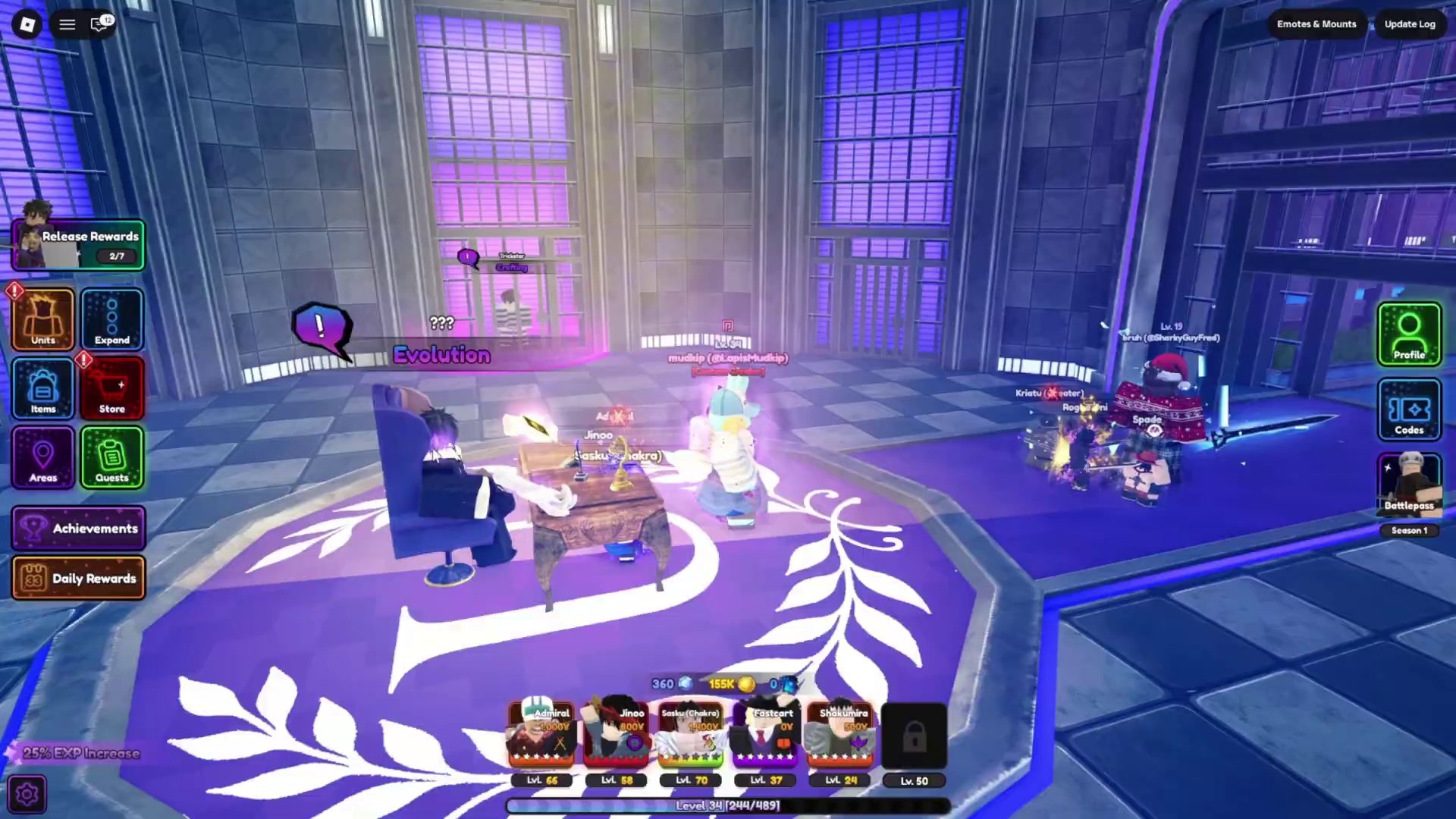This screenshot has width=1456, height=819.
Task: Click the Expand button
Action: [x=112, y=319]
